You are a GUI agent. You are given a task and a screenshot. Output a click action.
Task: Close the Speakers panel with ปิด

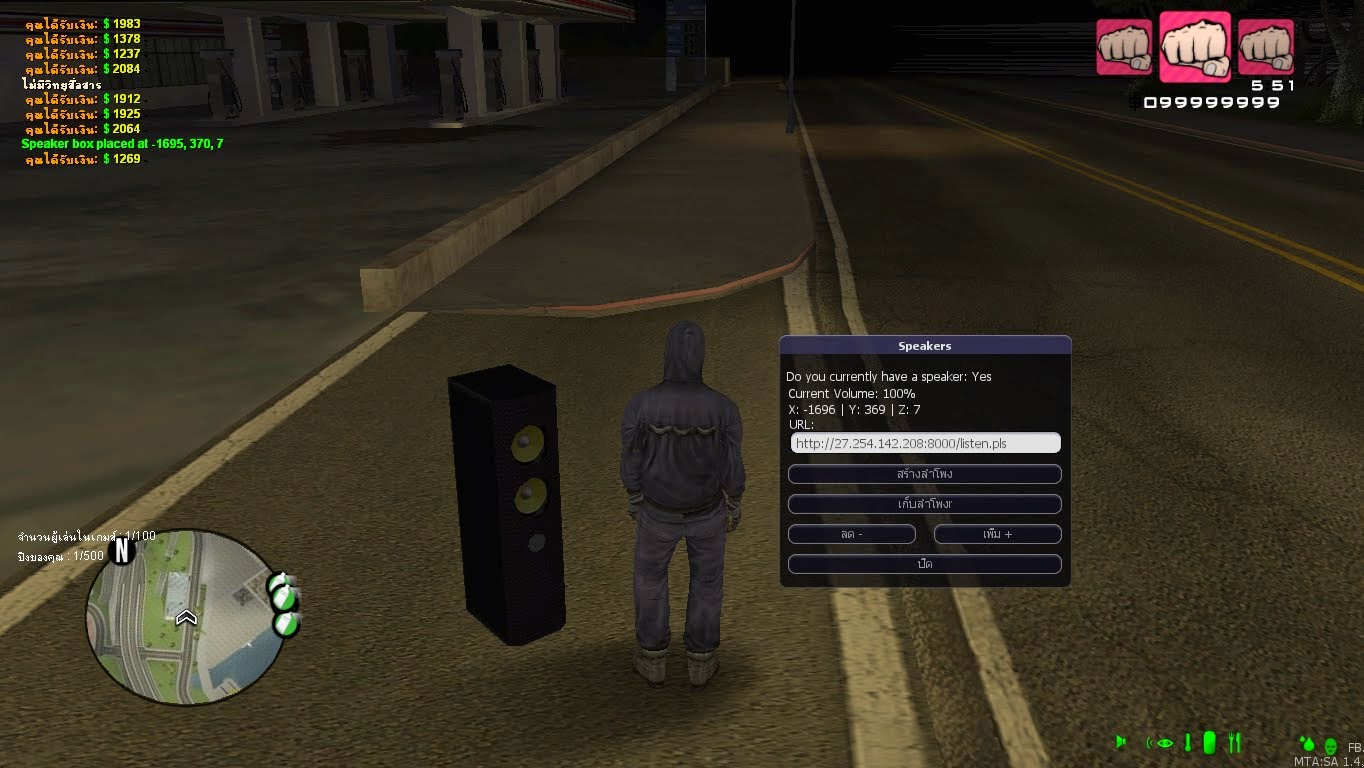[x=923, y=563]
